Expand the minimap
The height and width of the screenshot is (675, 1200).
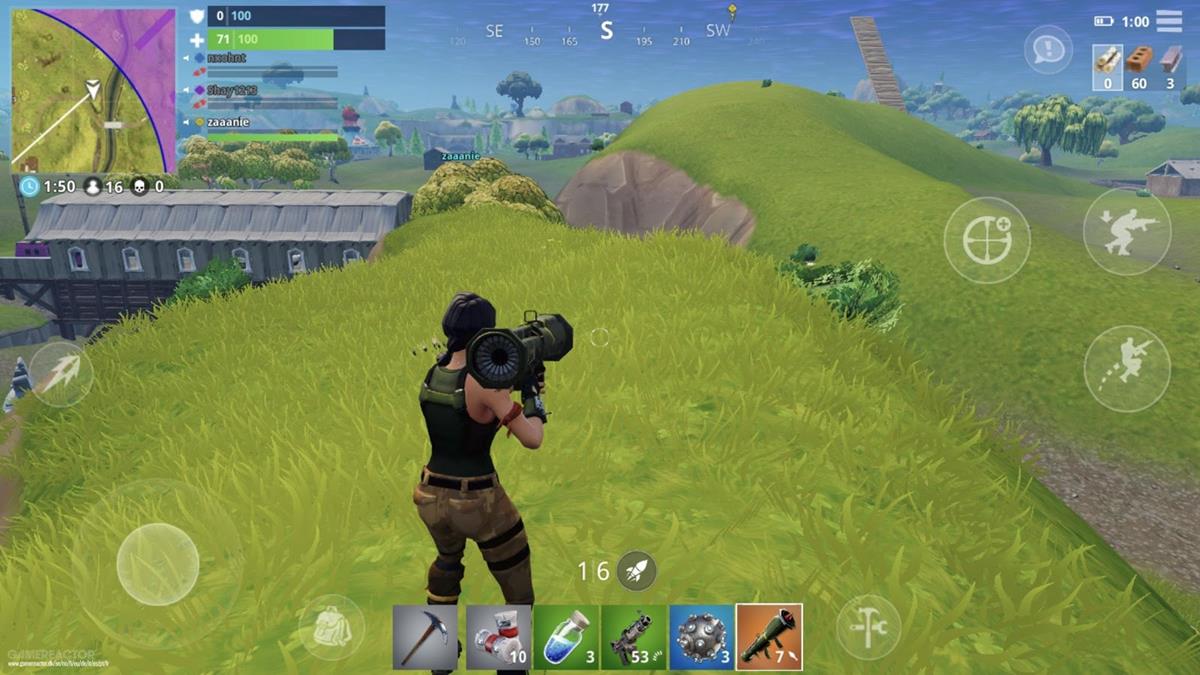(92, 91)
